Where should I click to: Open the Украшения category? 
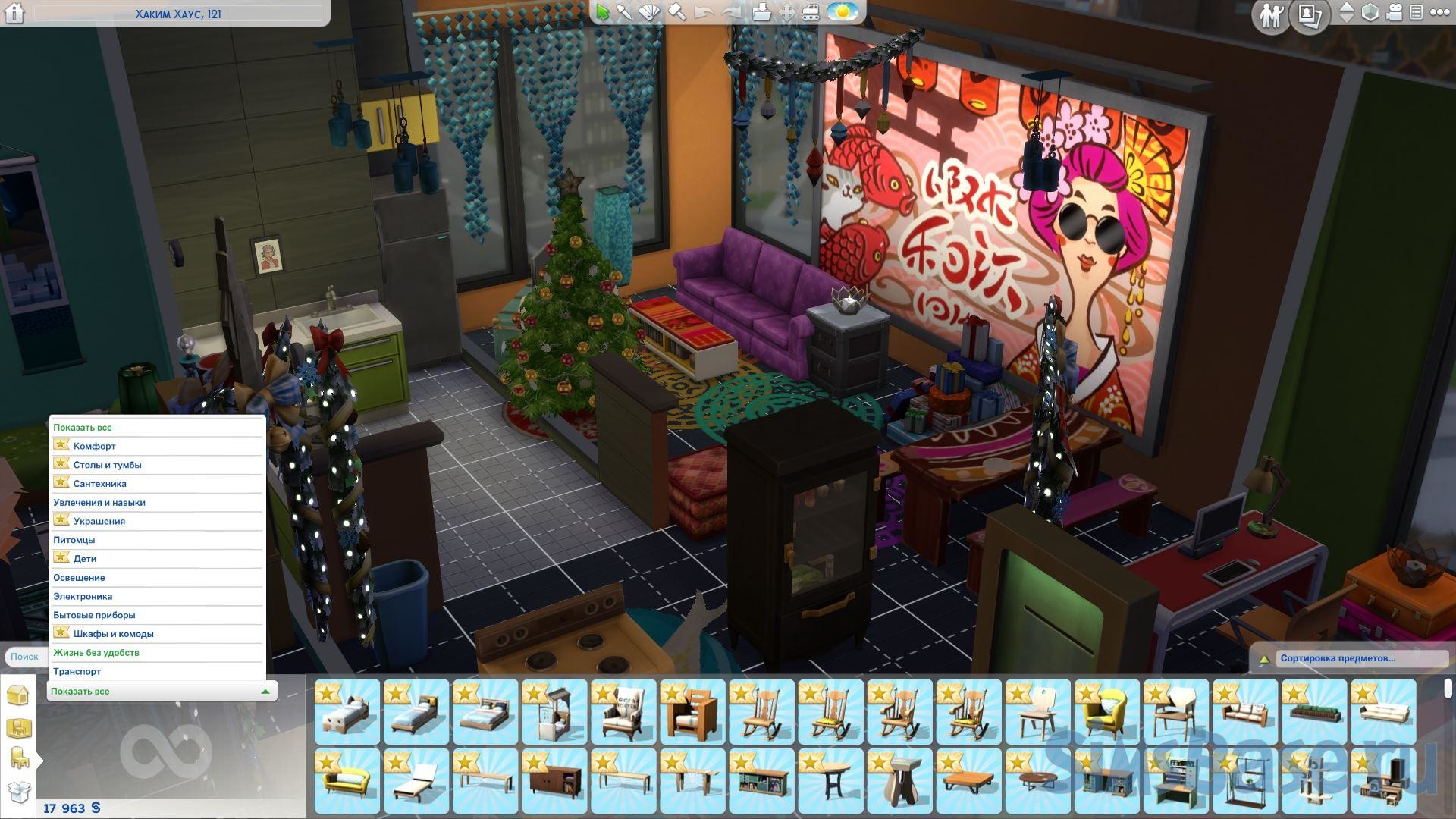tap(99, 521)
